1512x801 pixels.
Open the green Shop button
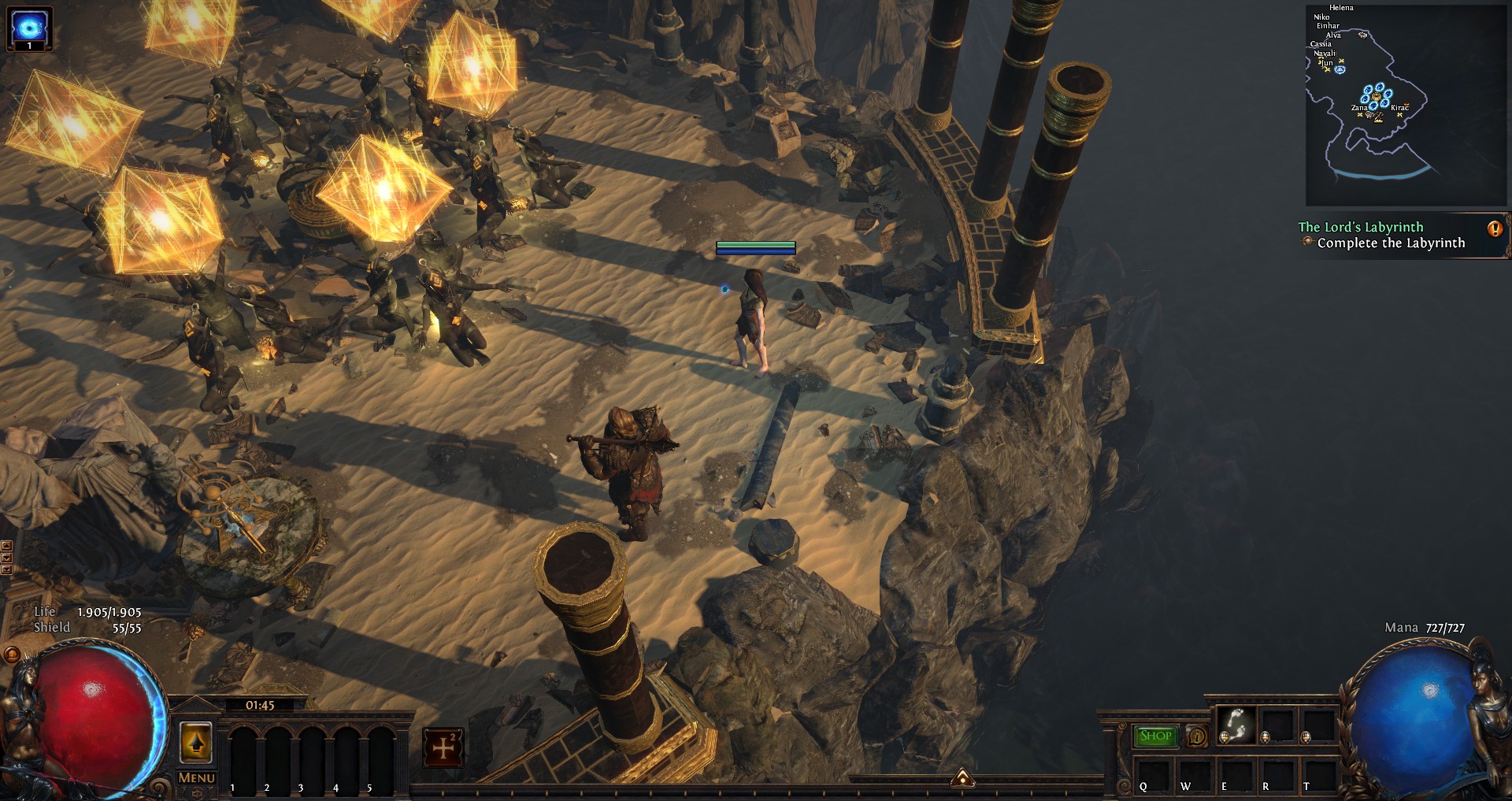click(1155, 736)
